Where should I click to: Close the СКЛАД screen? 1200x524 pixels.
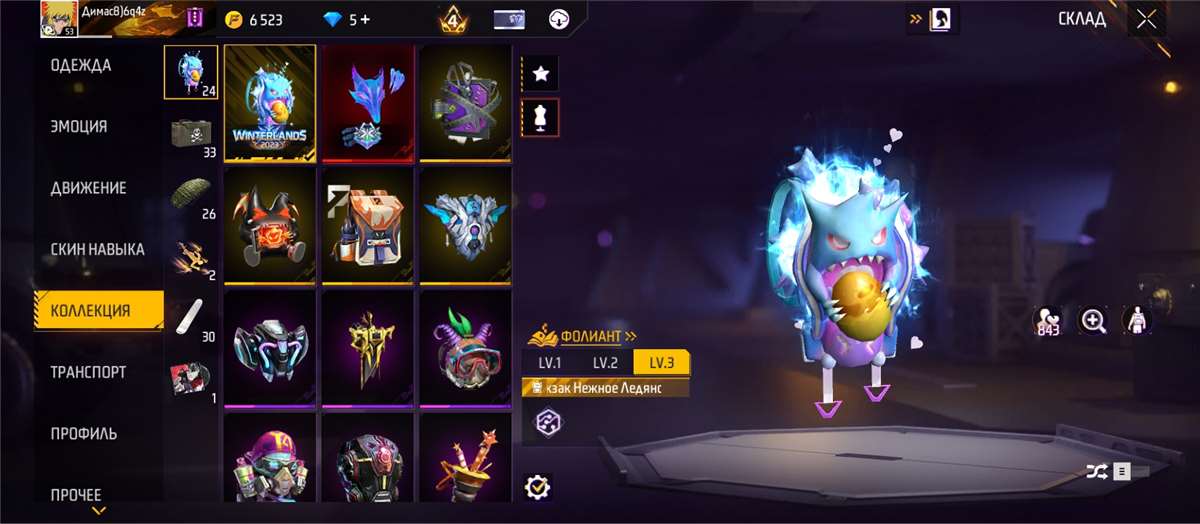[1146, 19]
